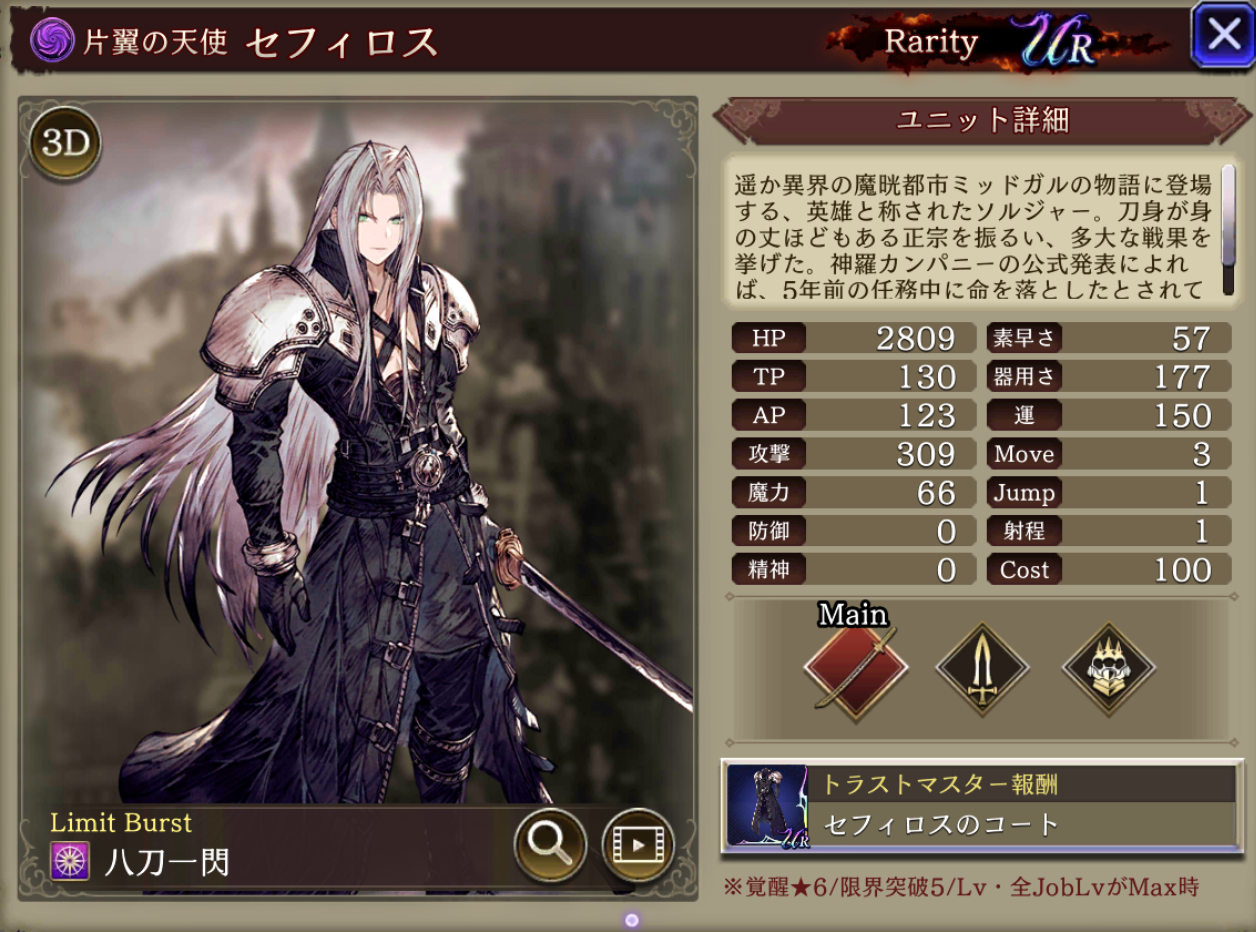Play the Limit Burst video preview

(637, 846)
